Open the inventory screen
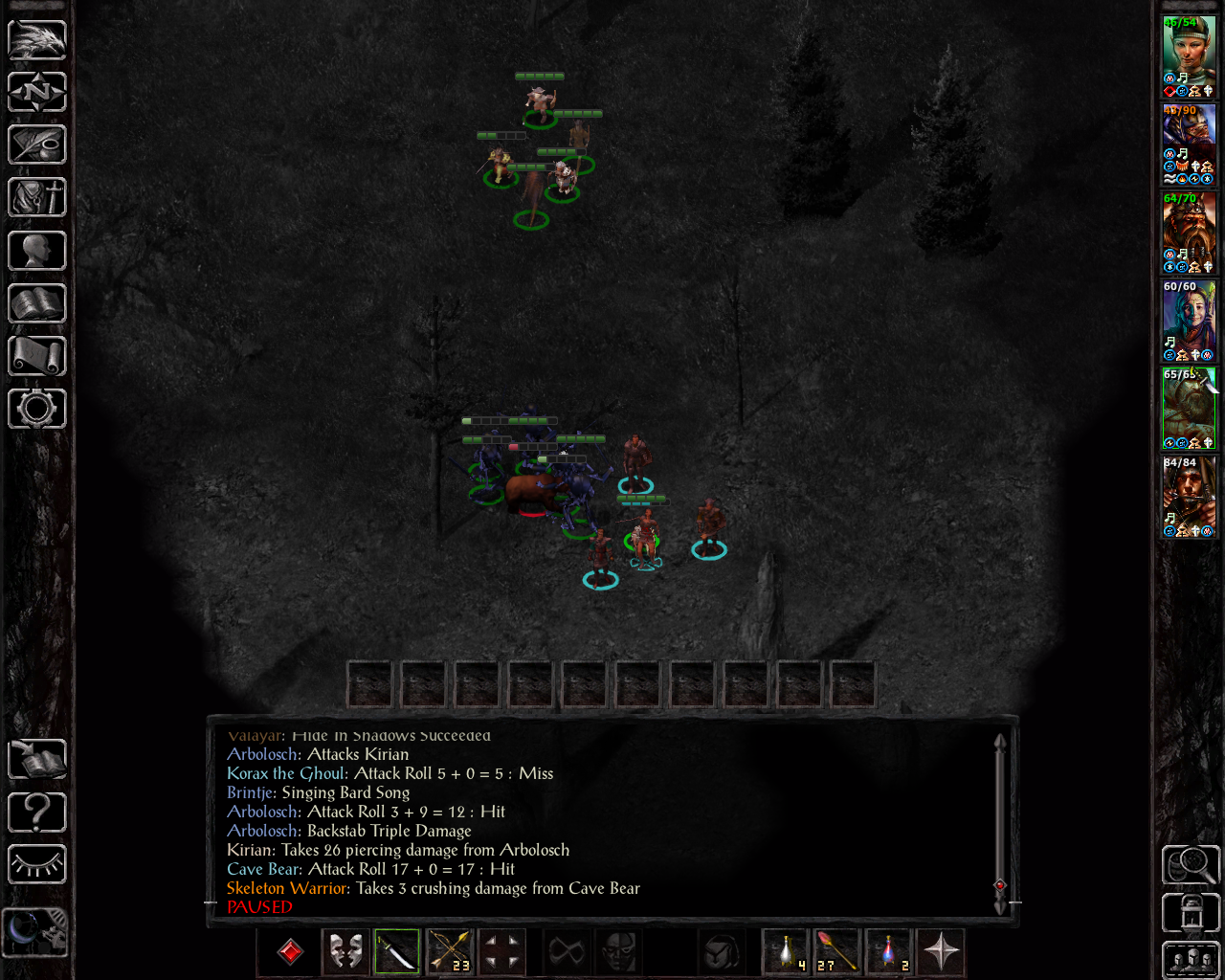The width and height of the screenshot is (1225, 980). [37, 197]
